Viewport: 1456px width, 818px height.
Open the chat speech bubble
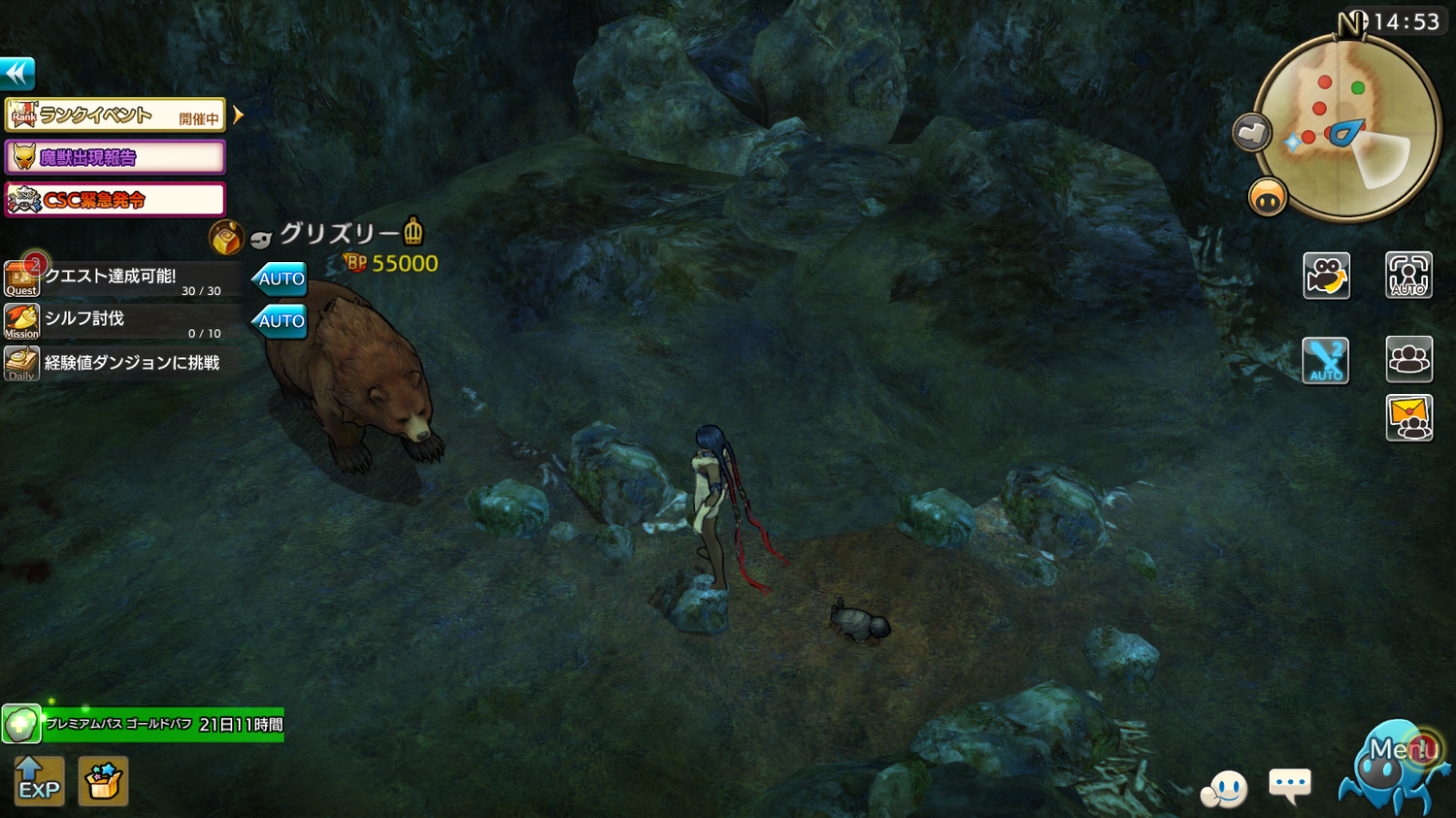pyautogui.click(x=1290, y=785)
